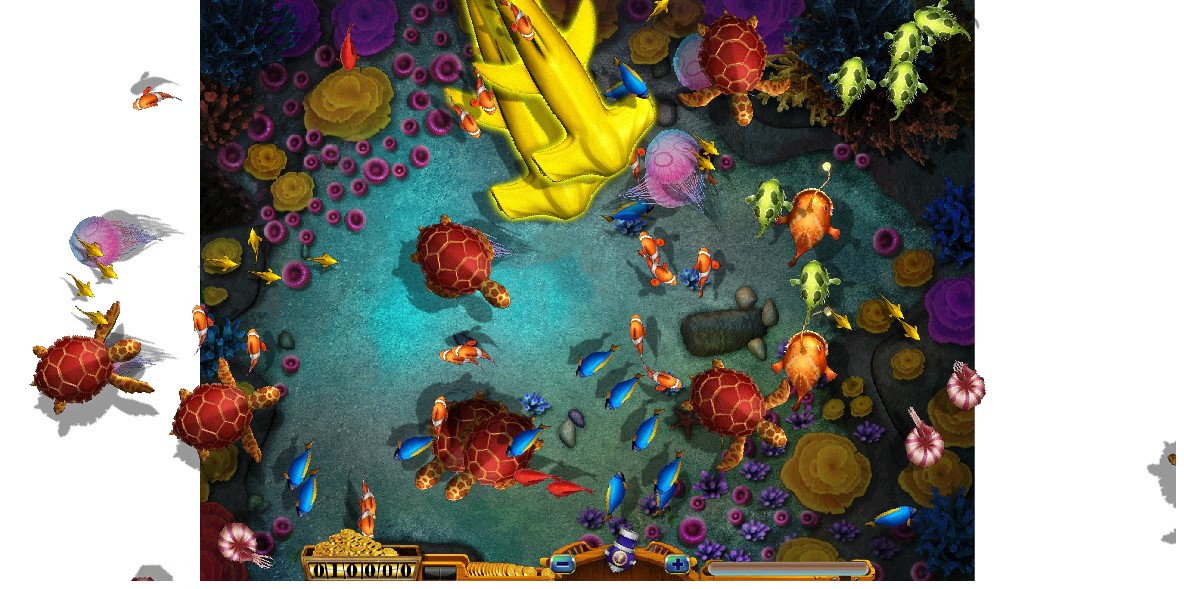The image size is (1184, 589).
Task: Click the plus button beside the cannon
Action: click(677, 565)
